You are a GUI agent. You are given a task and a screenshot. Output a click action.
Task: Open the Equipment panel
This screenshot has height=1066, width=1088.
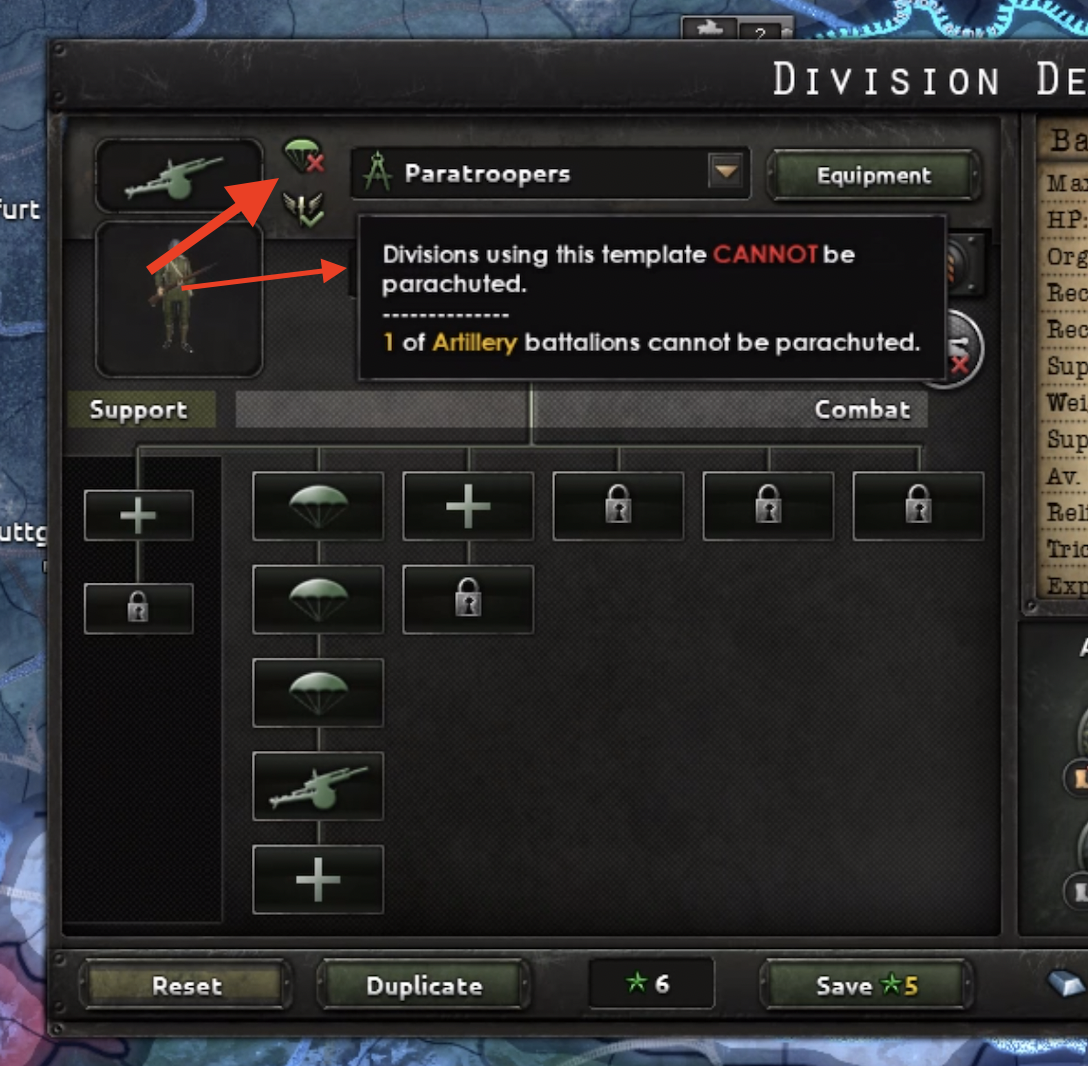coord(873,176)
